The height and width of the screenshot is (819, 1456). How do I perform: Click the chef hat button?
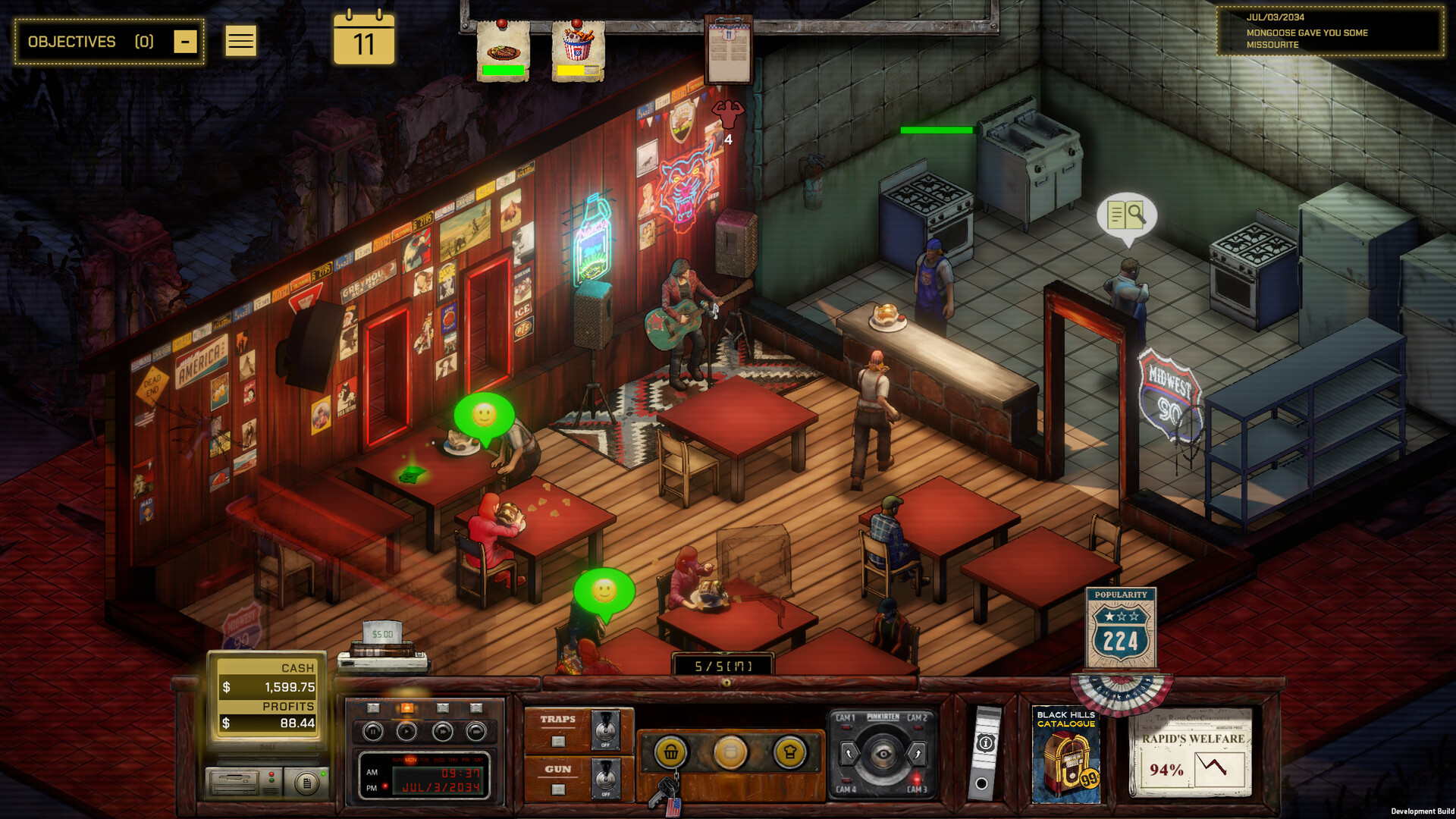click(789, 752)
